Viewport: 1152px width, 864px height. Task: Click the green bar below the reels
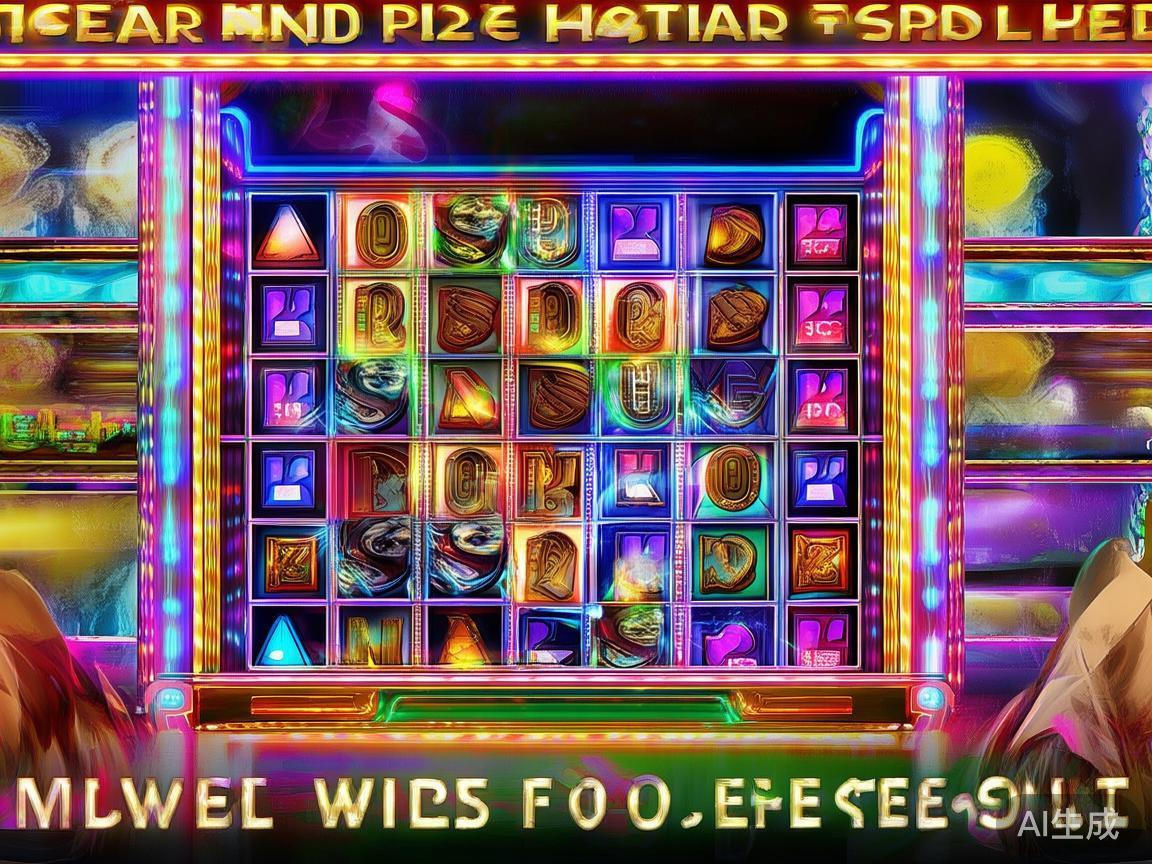pyautogui.click(x=561, y=708)
